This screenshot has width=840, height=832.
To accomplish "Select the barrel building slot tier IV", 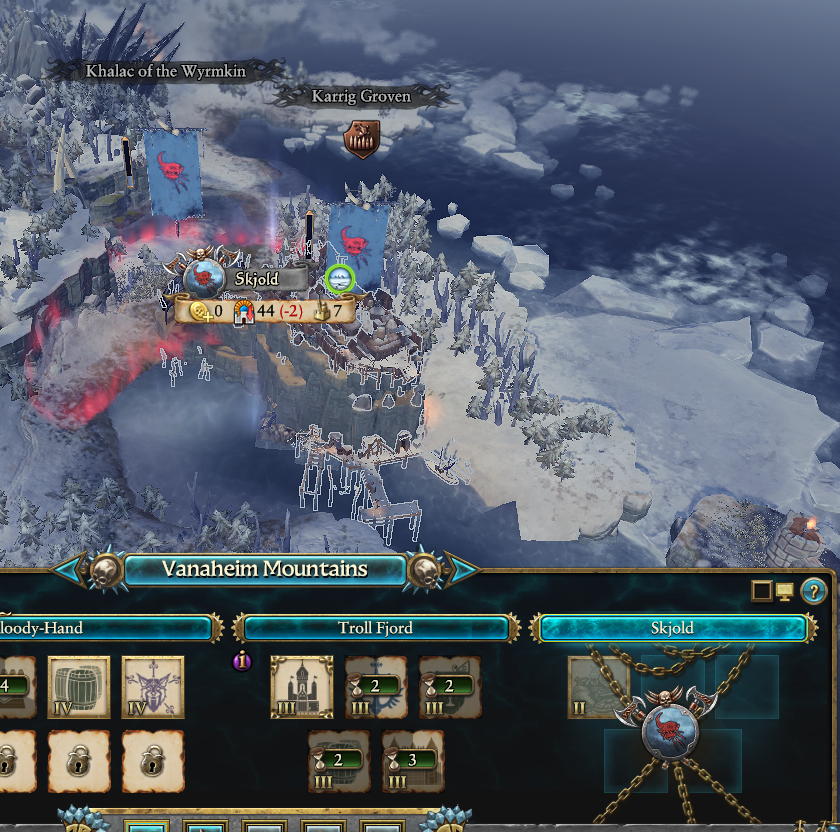I will click(79, 687).
